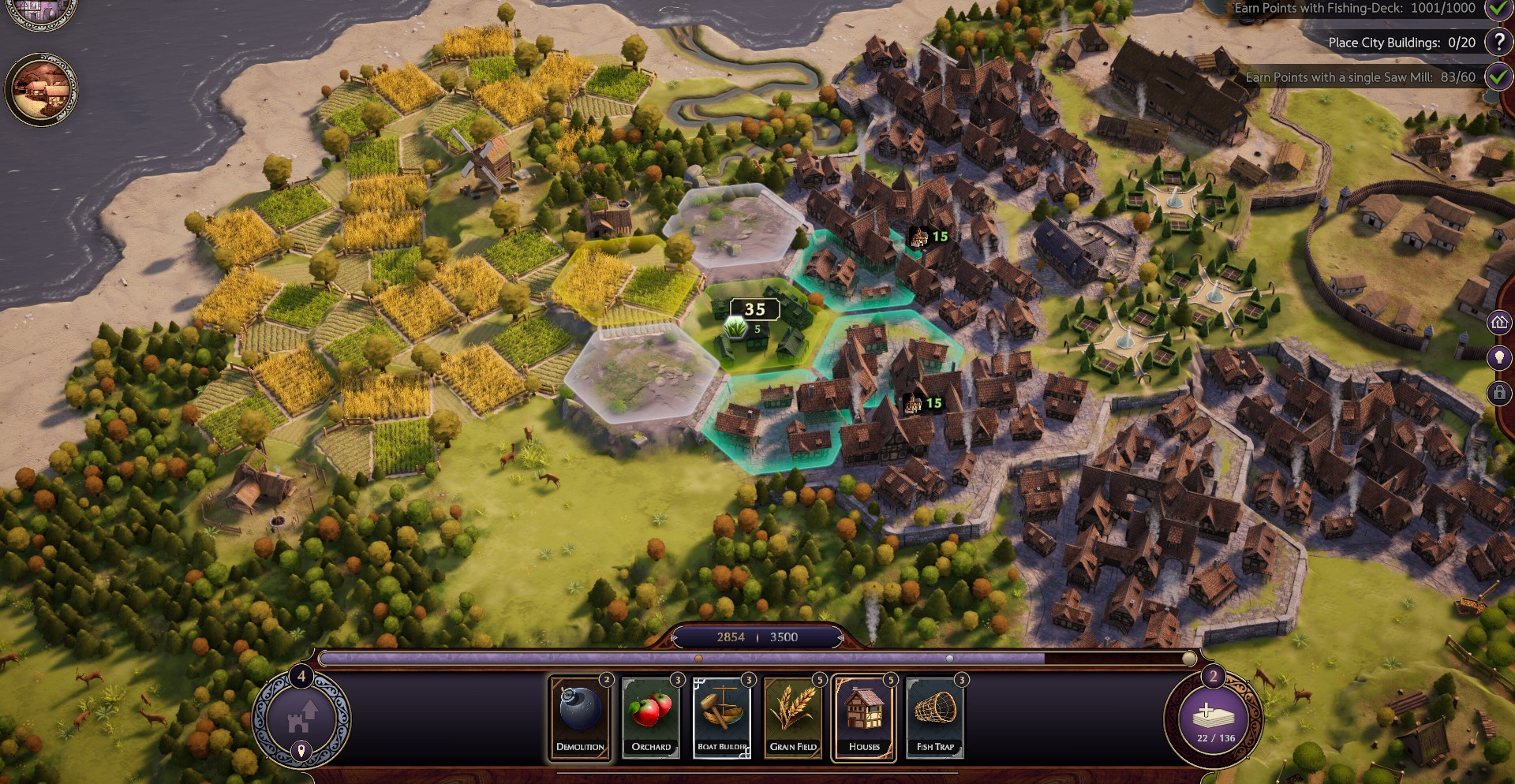
Task: Open the Place City Buildings question mark
Action: point(1498,43)
